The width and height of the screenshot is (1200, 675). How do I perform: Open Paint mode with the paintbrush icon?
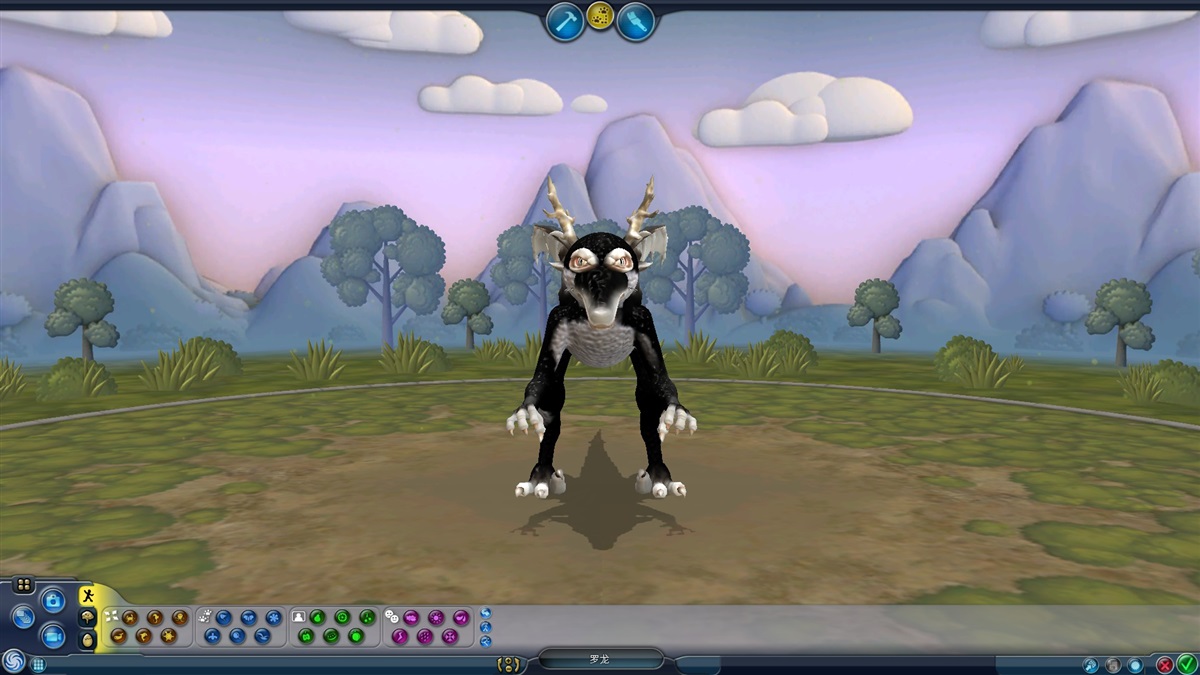pos(635,21)
